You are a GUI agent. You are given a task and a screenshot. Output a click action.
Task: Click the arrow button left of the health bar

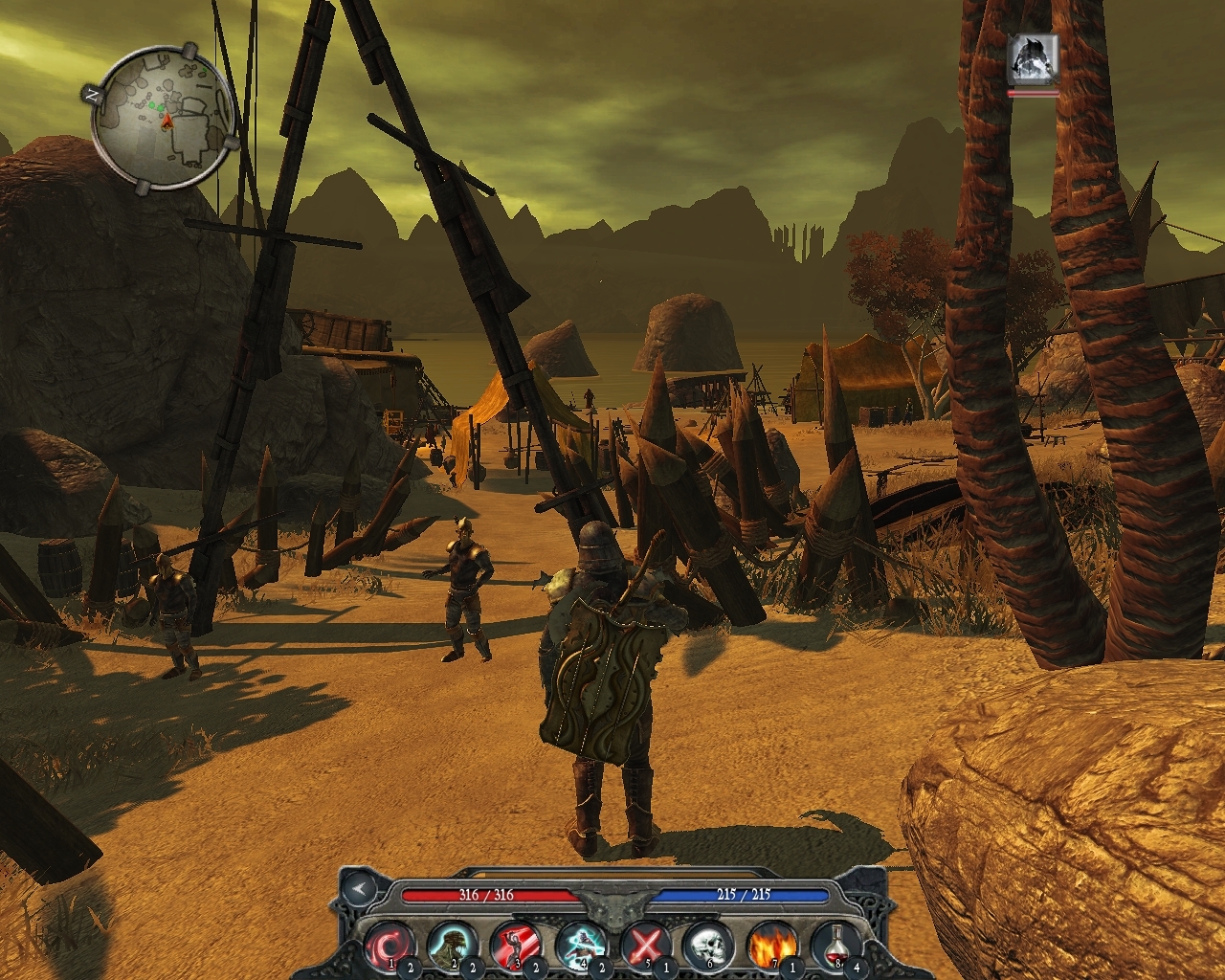click(359, 889)
